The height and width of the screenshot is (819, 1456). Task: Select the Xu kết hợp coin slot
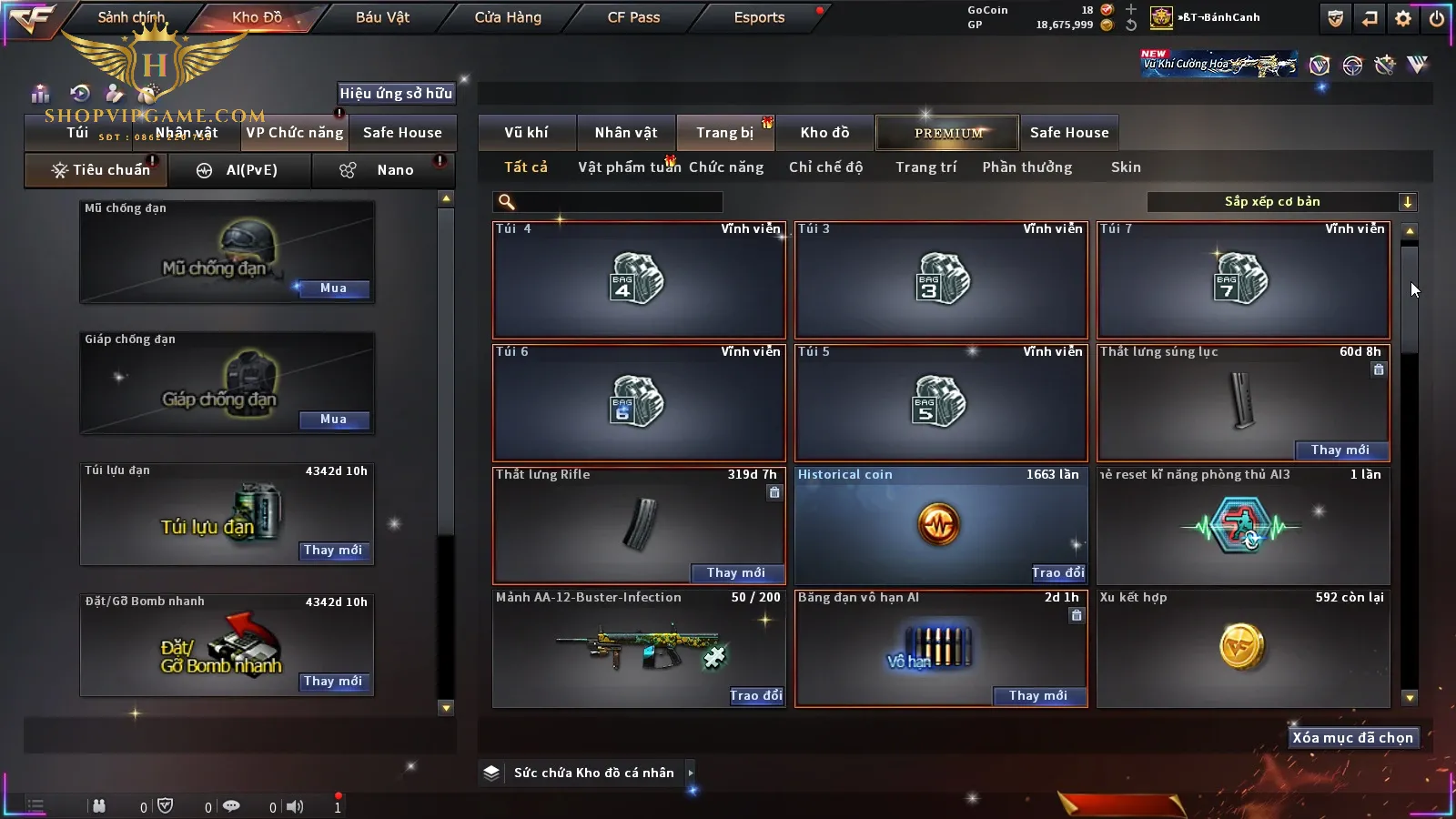(1242, 648)
